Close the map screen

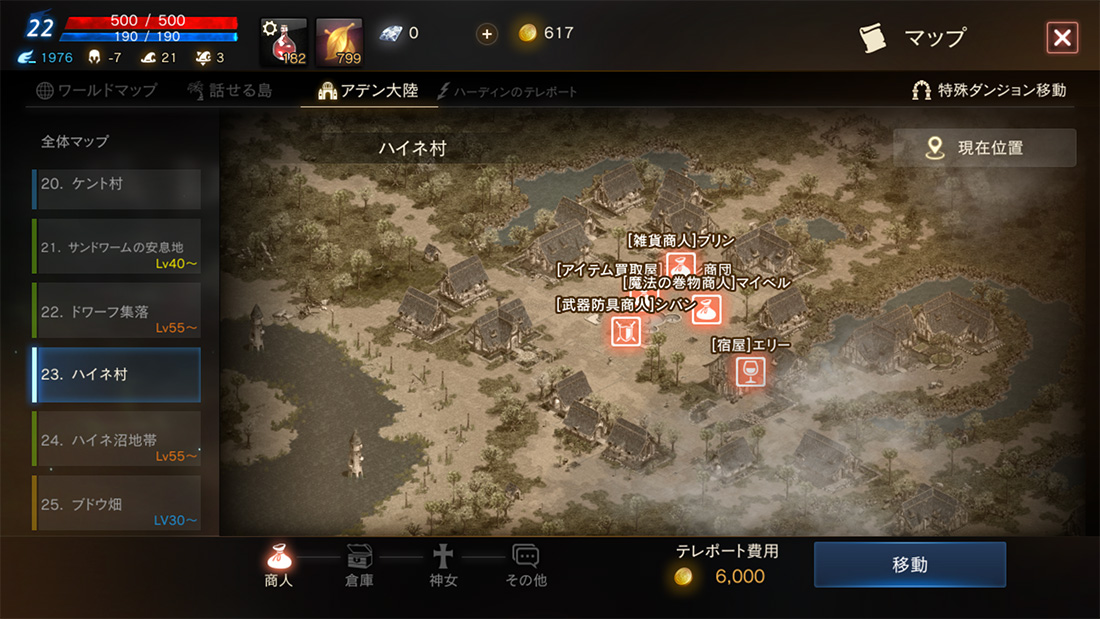click(x=1061, y=38)
